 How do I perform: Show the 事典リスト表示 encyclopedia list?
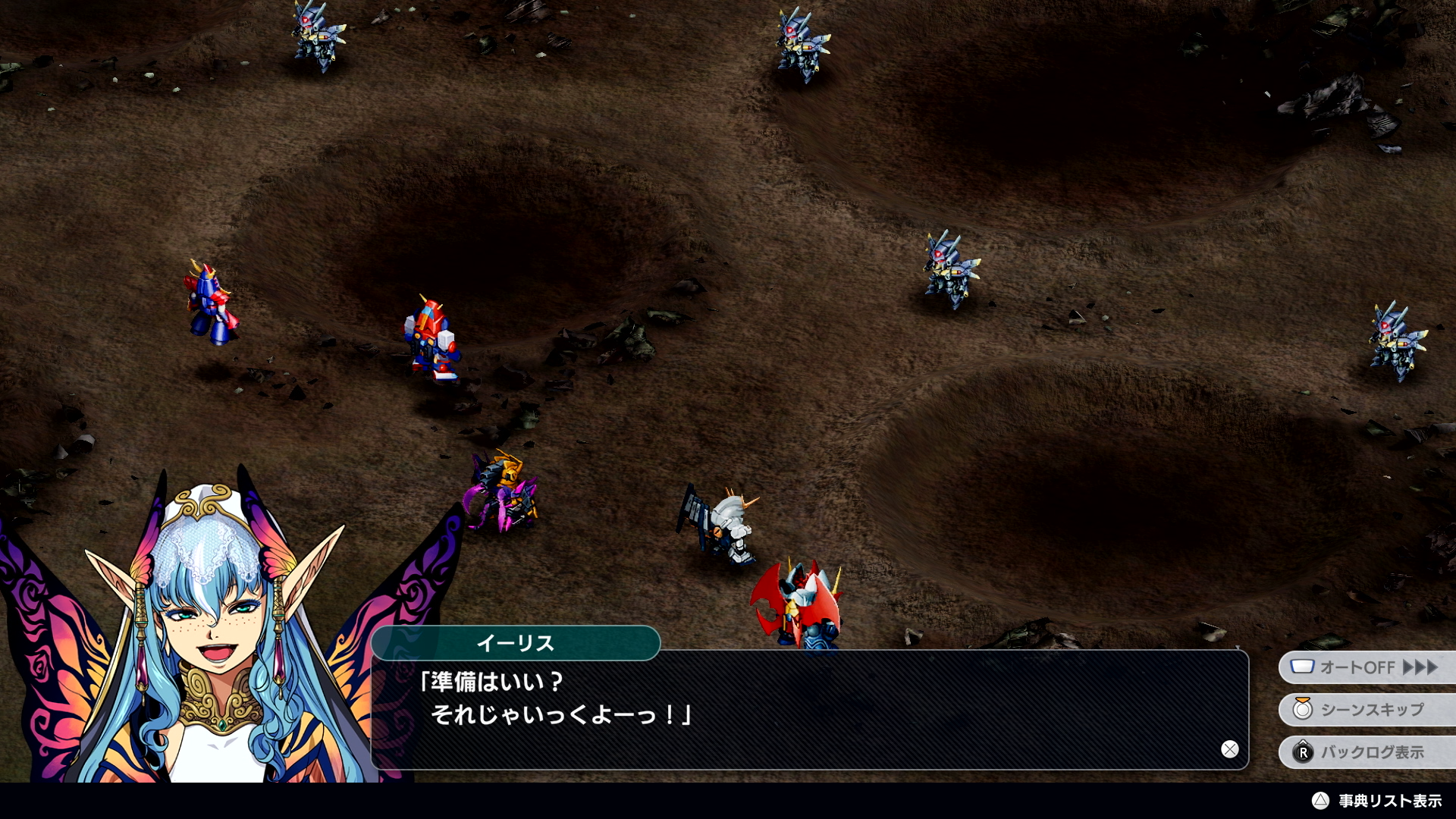click(1377, 801)
